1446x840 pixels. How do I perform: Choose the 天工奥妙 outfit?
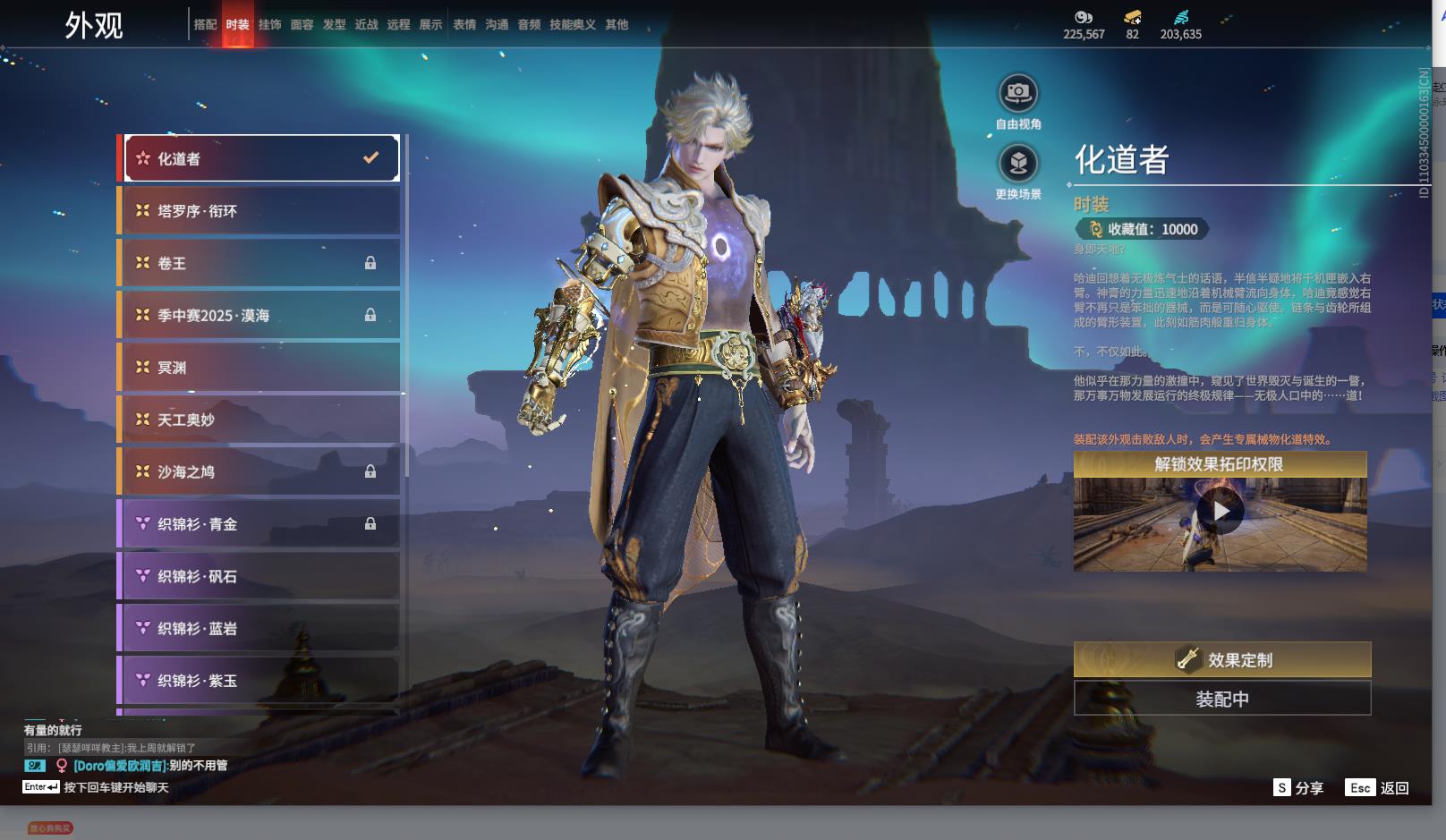(x=260, y=420)
